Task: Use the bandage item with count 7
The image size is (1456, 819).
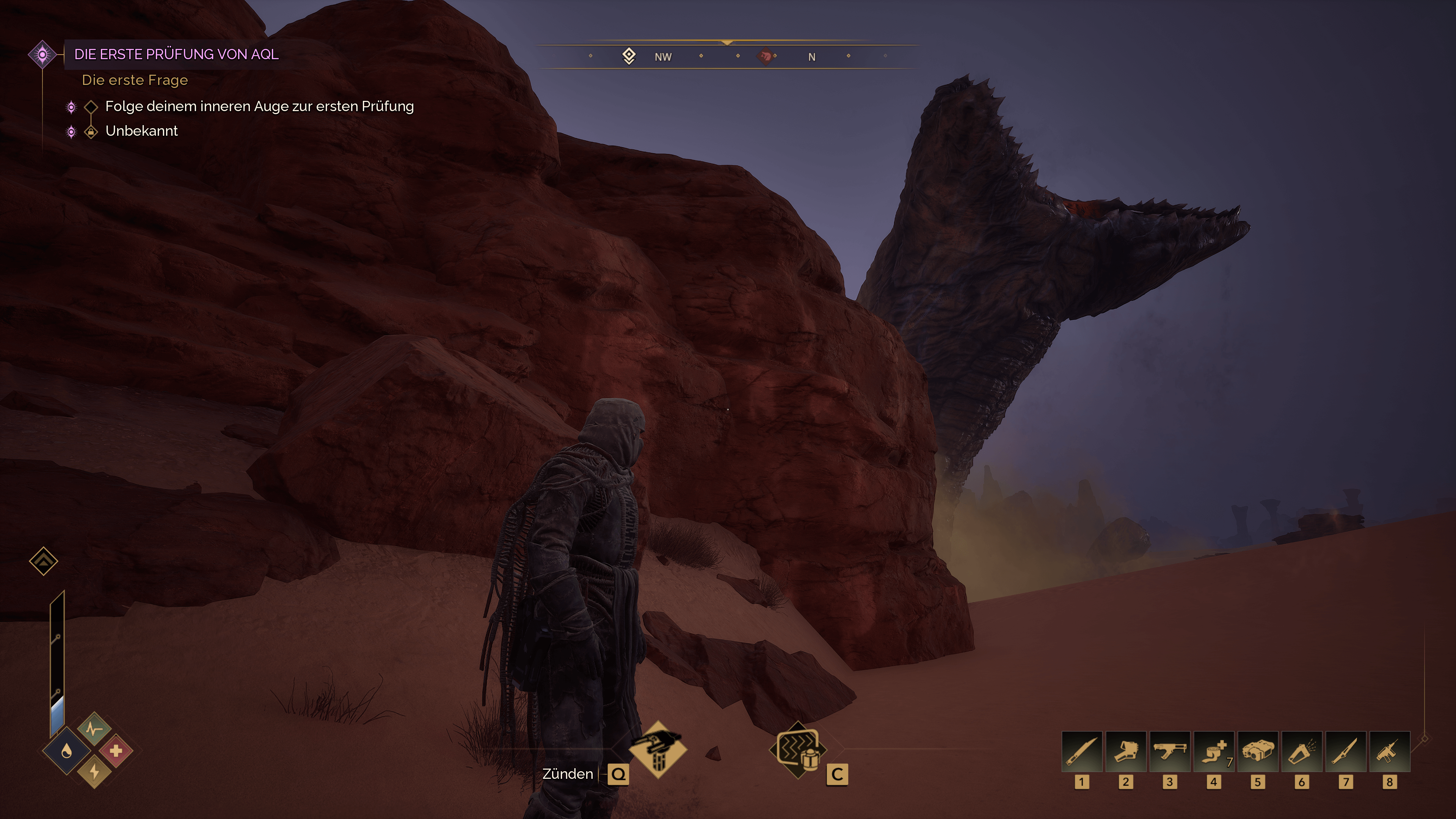Action: [x=1213, y=752]
